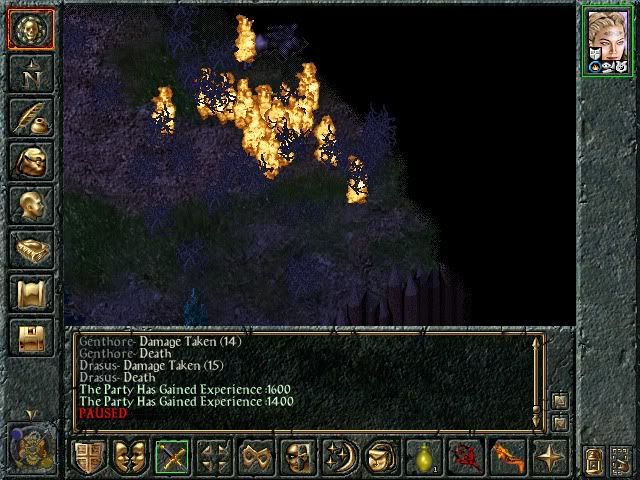The image size is (640, 480).
Task: Open the inventory screen
Action: (x=31, y=161)
